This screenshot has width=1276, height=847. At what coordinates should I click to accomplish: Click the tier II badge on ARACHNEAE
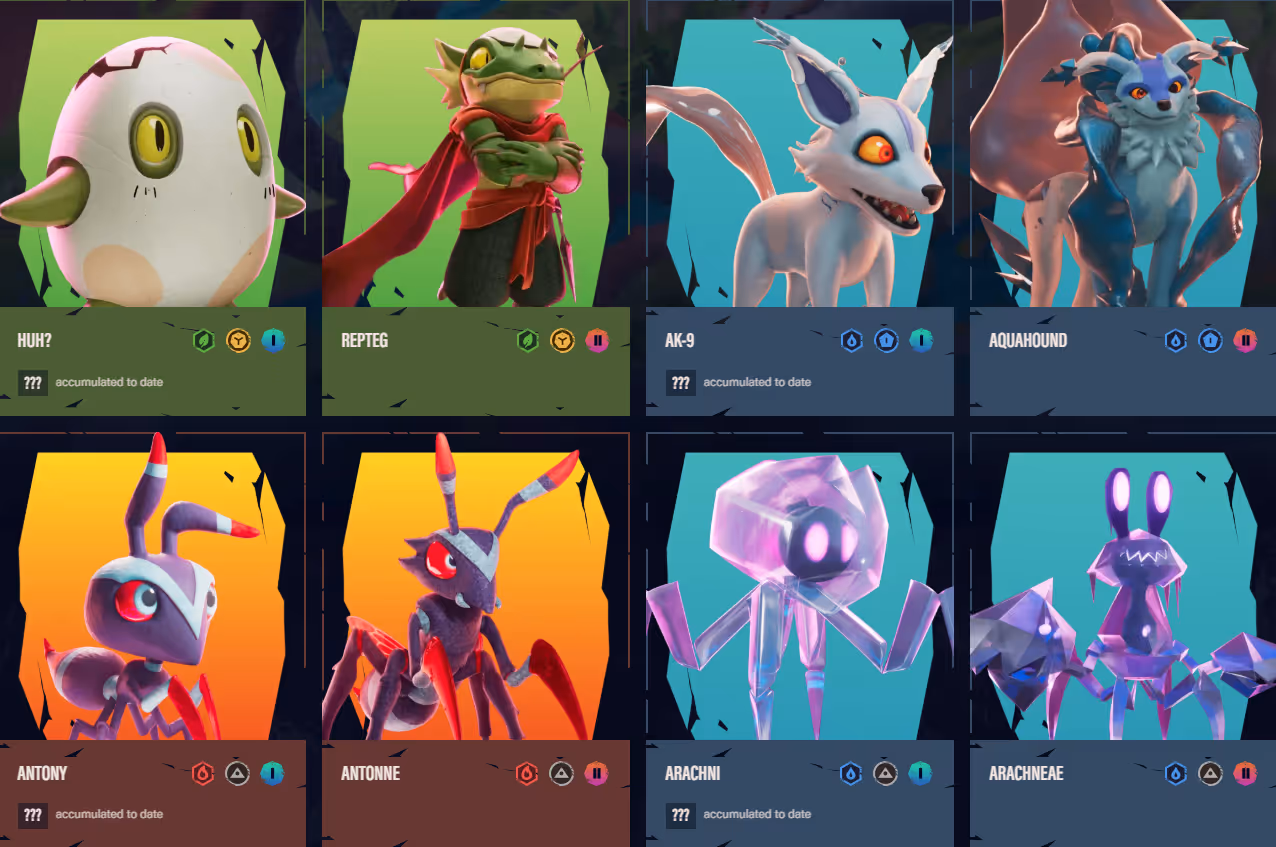[x=1245, y=773]
